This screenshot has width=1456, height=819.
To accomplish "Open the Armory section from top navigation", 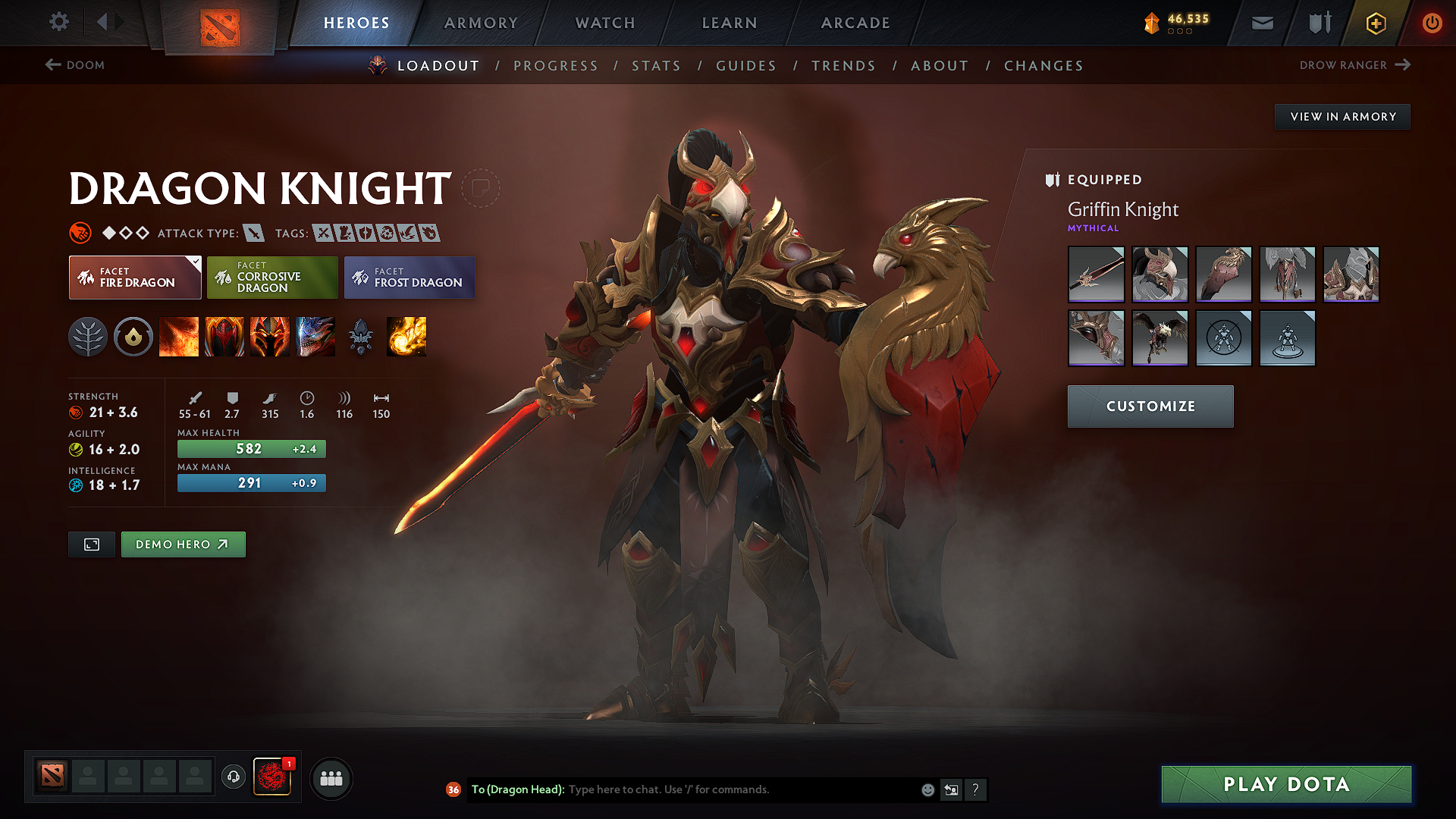I will [x=480, y=23].
